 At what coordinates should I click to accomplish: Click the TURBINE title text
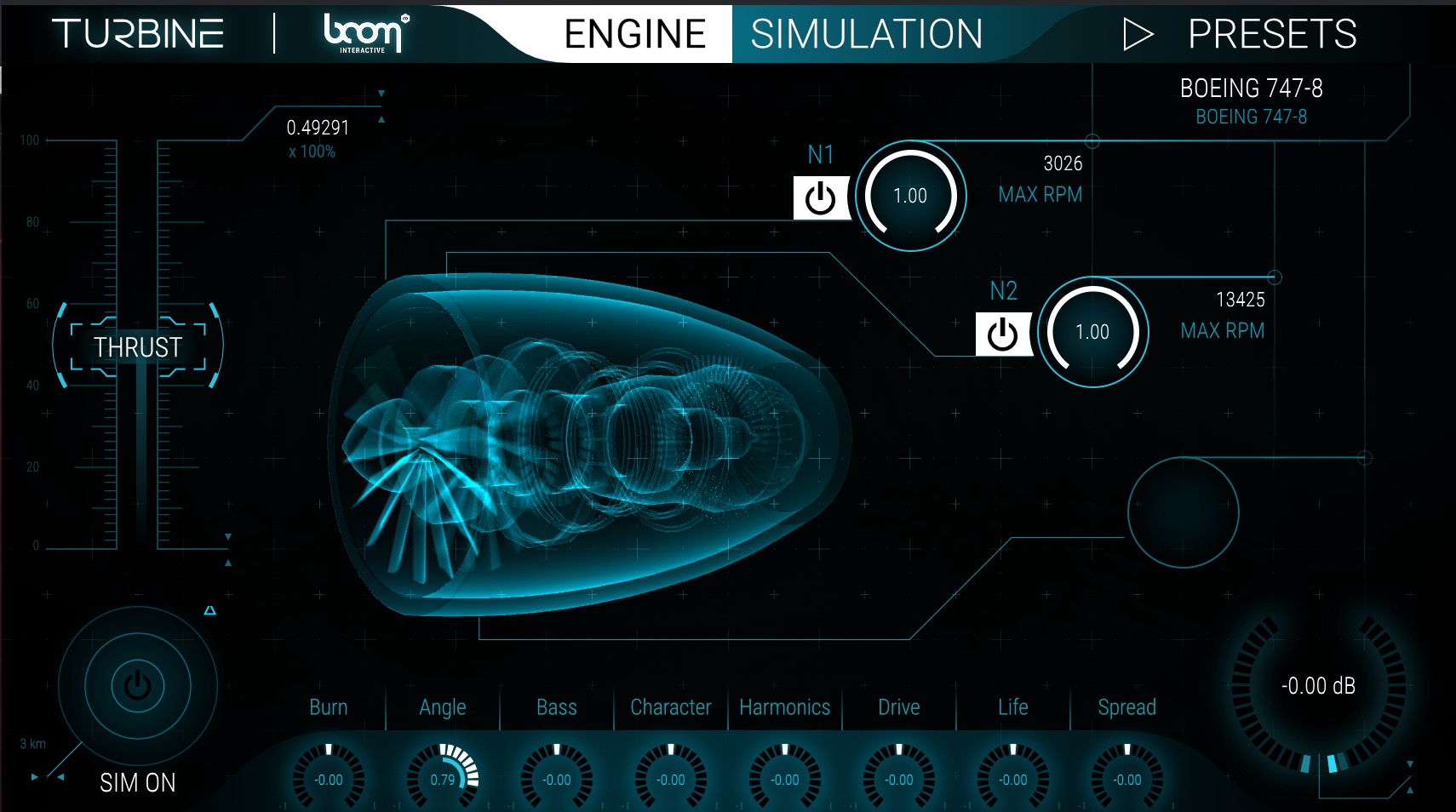[x=136, y=32]
